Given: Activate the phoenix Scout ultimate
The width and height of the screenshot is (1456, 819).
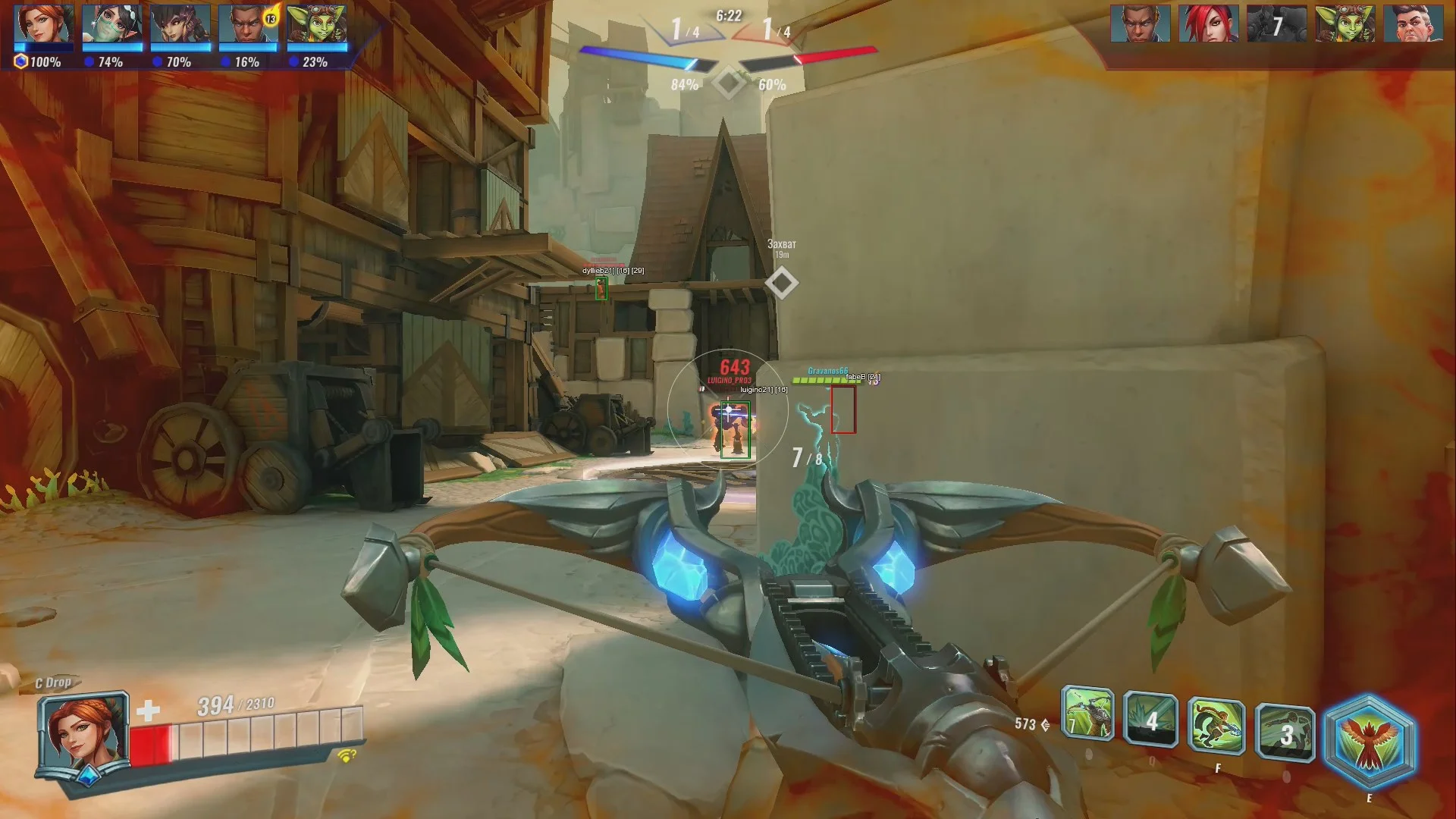Looking at the screenshot, I should click(1368, 742).
